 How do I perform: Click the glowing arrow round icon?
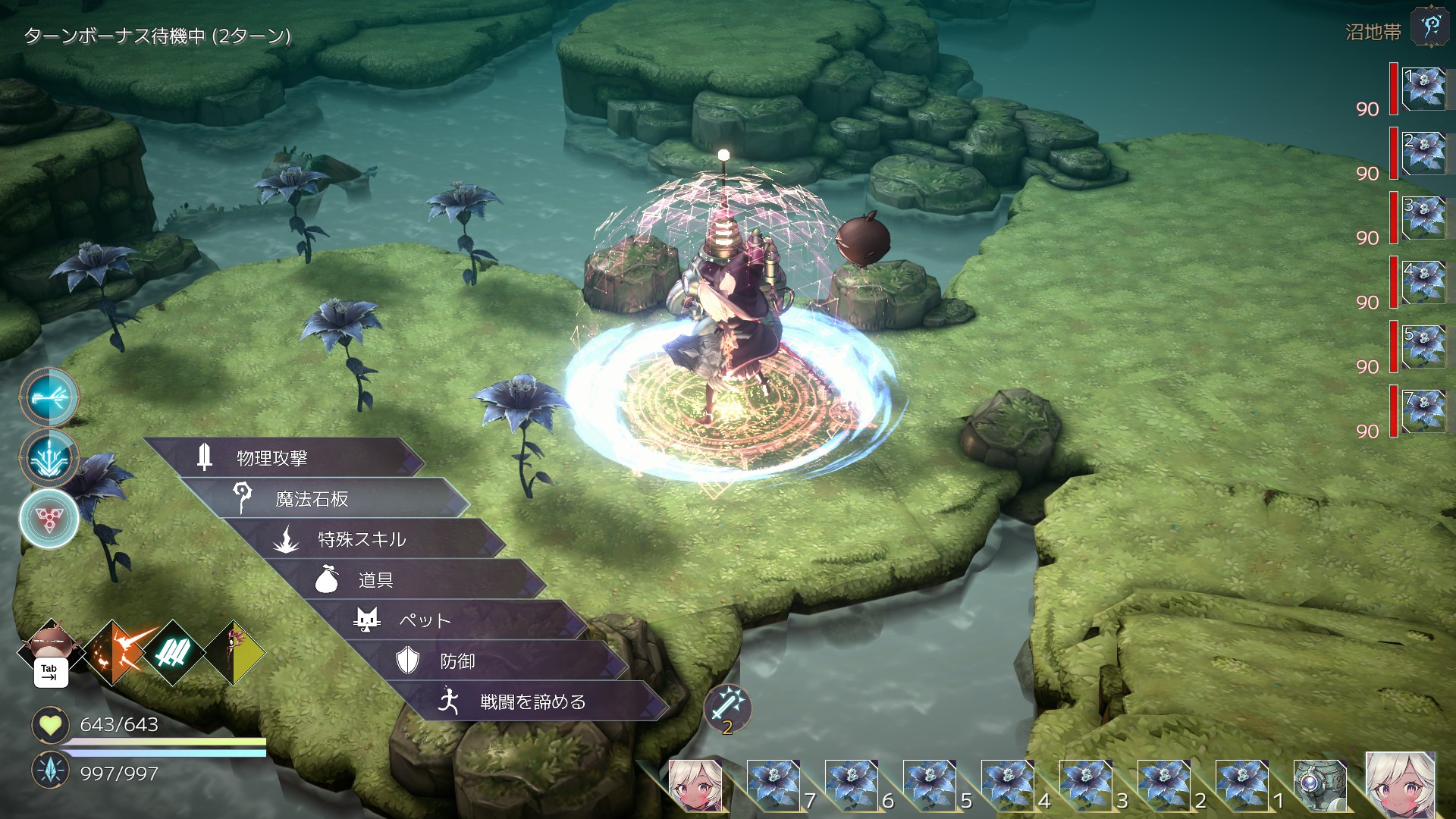point(49,397)
